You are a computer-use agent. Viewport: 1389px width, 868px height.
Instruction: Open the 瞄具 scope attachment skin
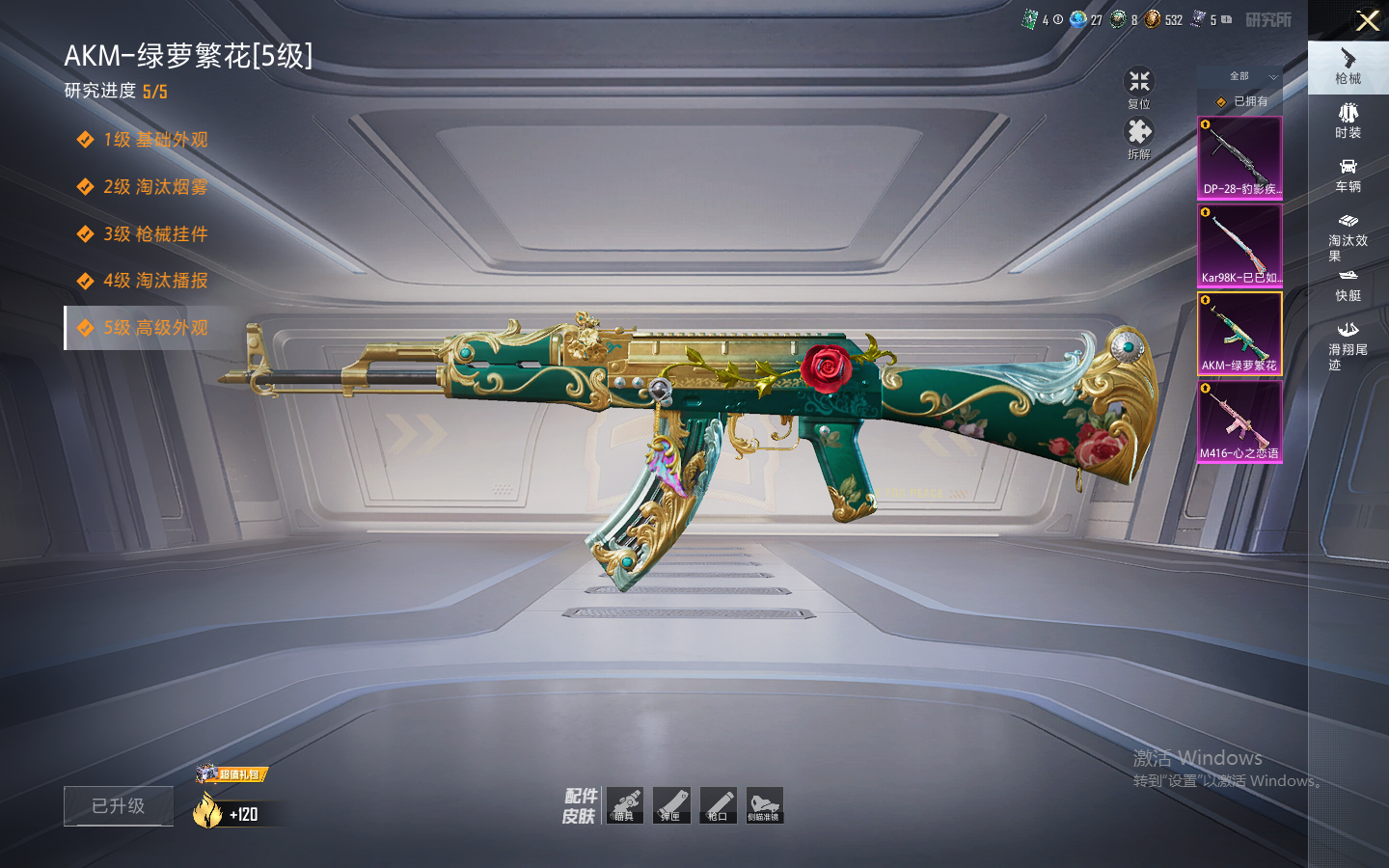pyautogui.click(x=625, y=805)
